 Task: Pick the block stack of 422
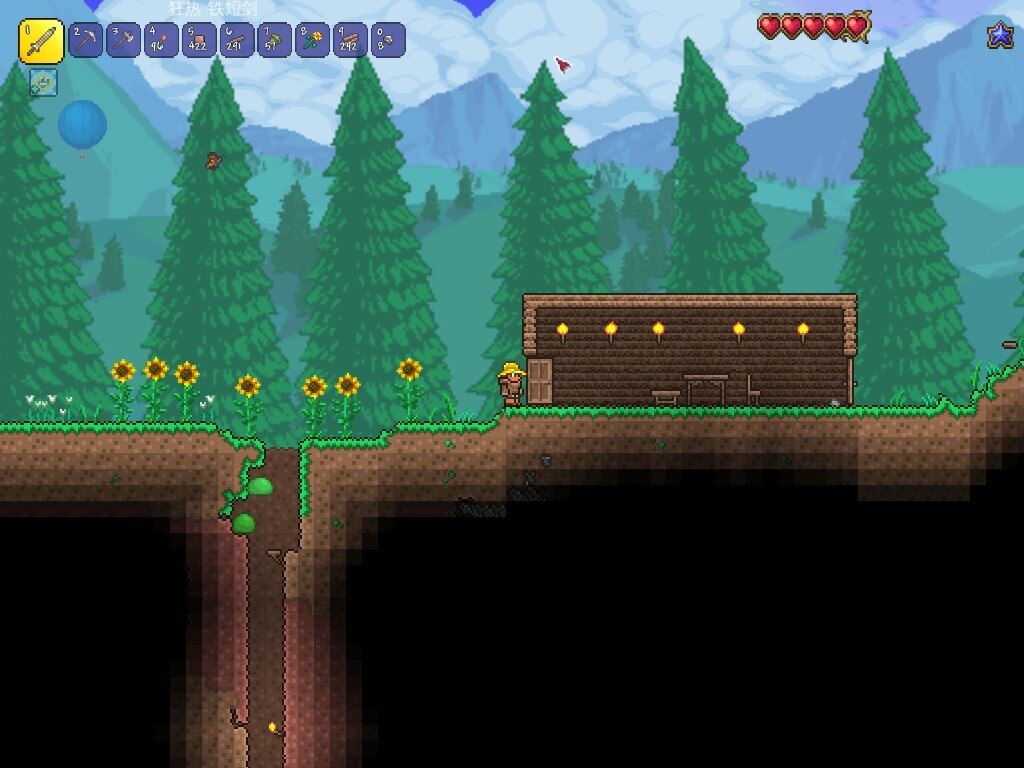pos(199,40)
